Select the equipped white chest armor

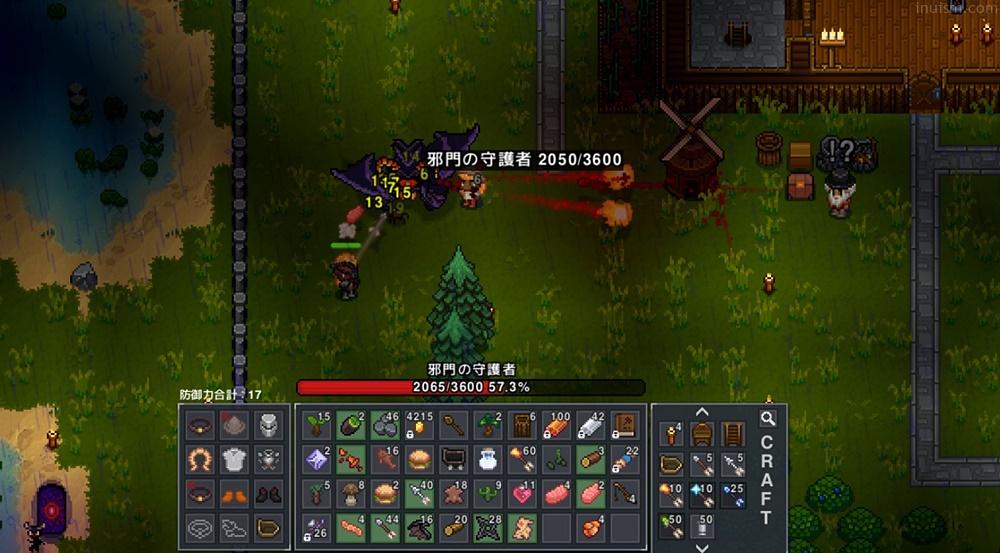click(233, 459)
